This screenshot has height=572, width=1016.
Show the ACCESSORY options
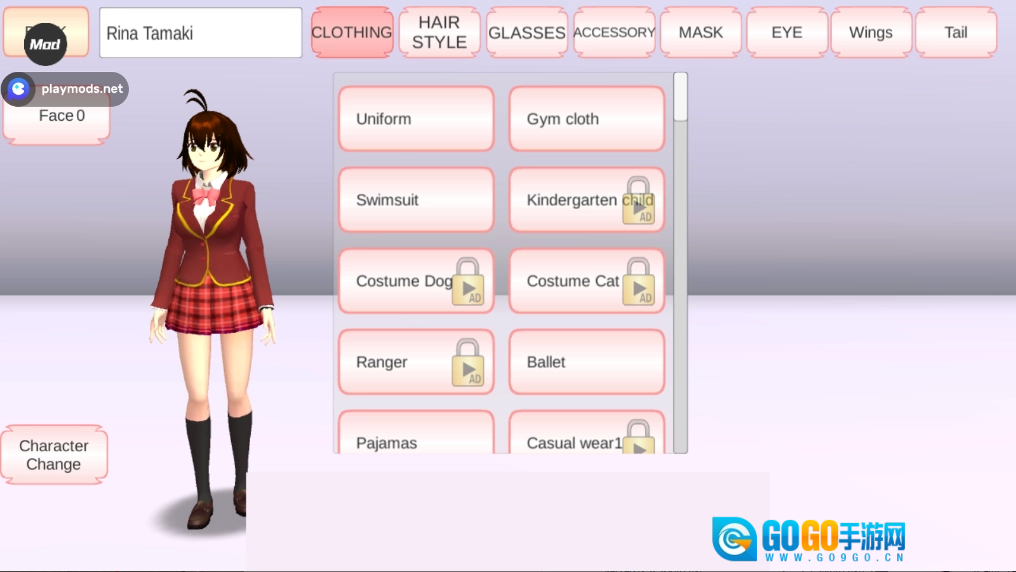point(614,33)
